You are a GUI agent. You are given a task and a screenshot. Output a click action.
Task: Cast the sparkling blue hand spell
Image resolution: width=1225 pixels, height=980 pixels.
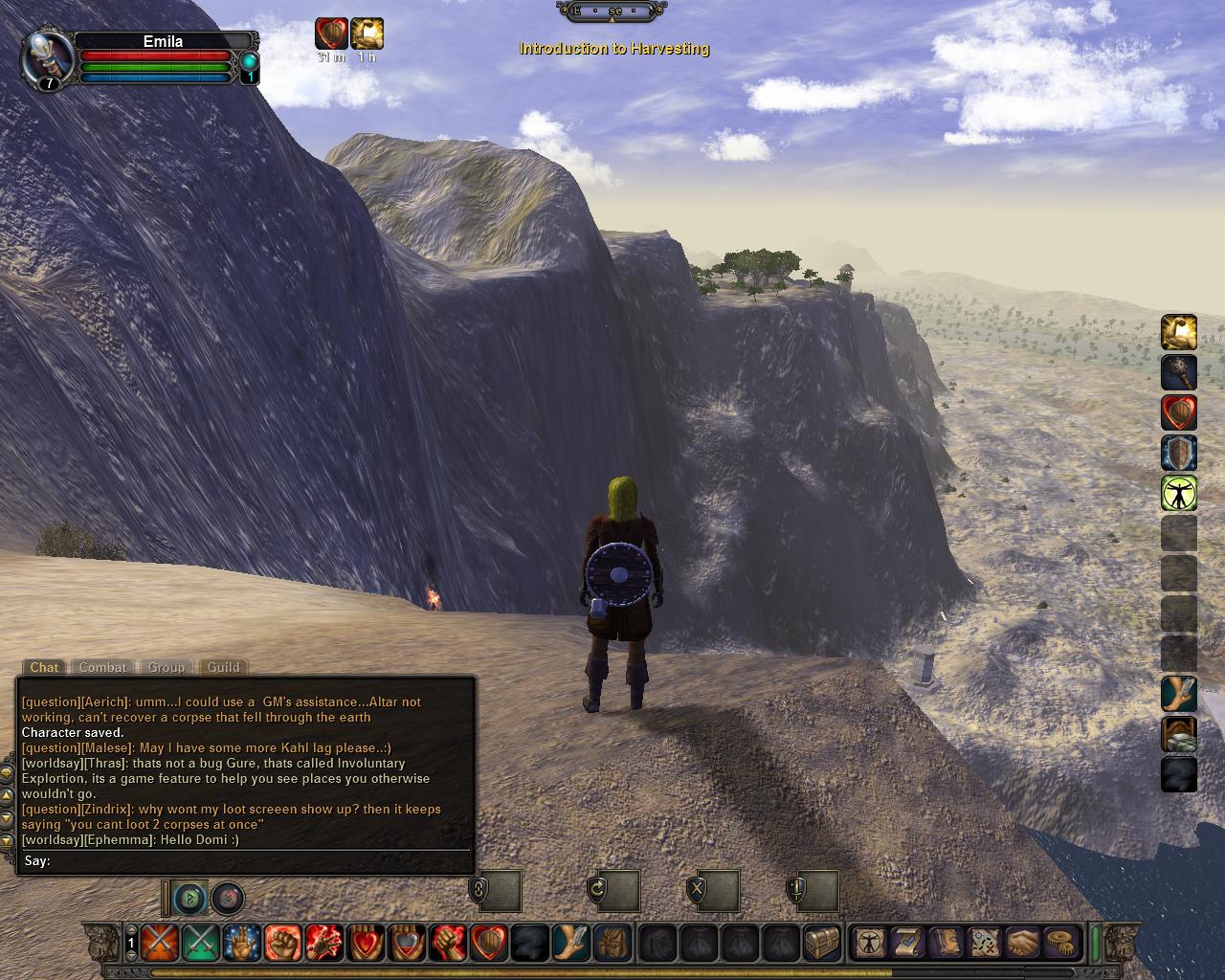click(241, 943)
